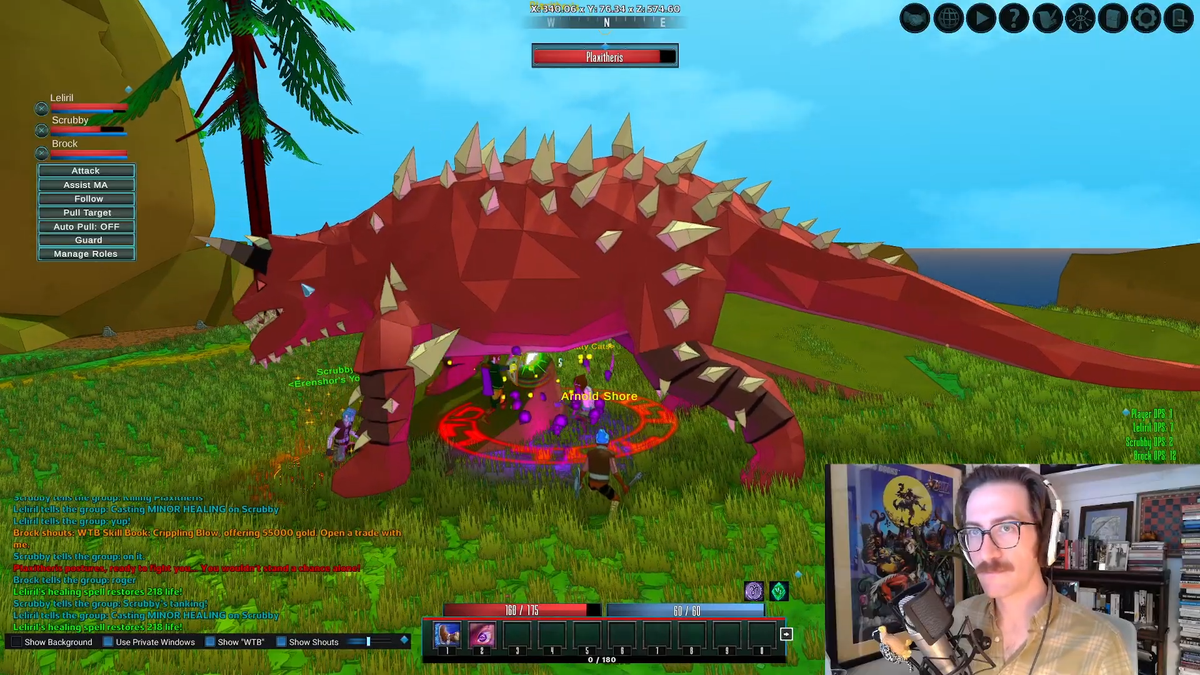
Task: Tick the Show Background checkbox
Action: [x=15, y=642]
